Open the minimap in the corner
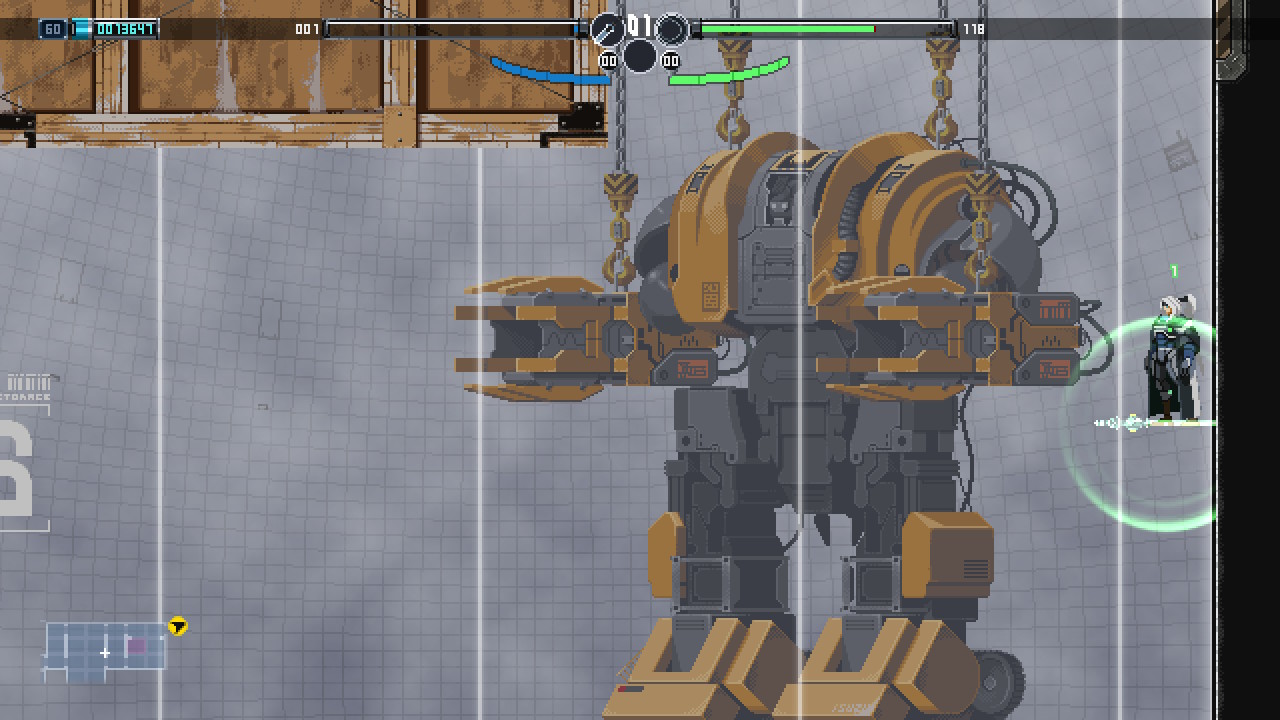 pyautogui.click(x=104, y=651)
